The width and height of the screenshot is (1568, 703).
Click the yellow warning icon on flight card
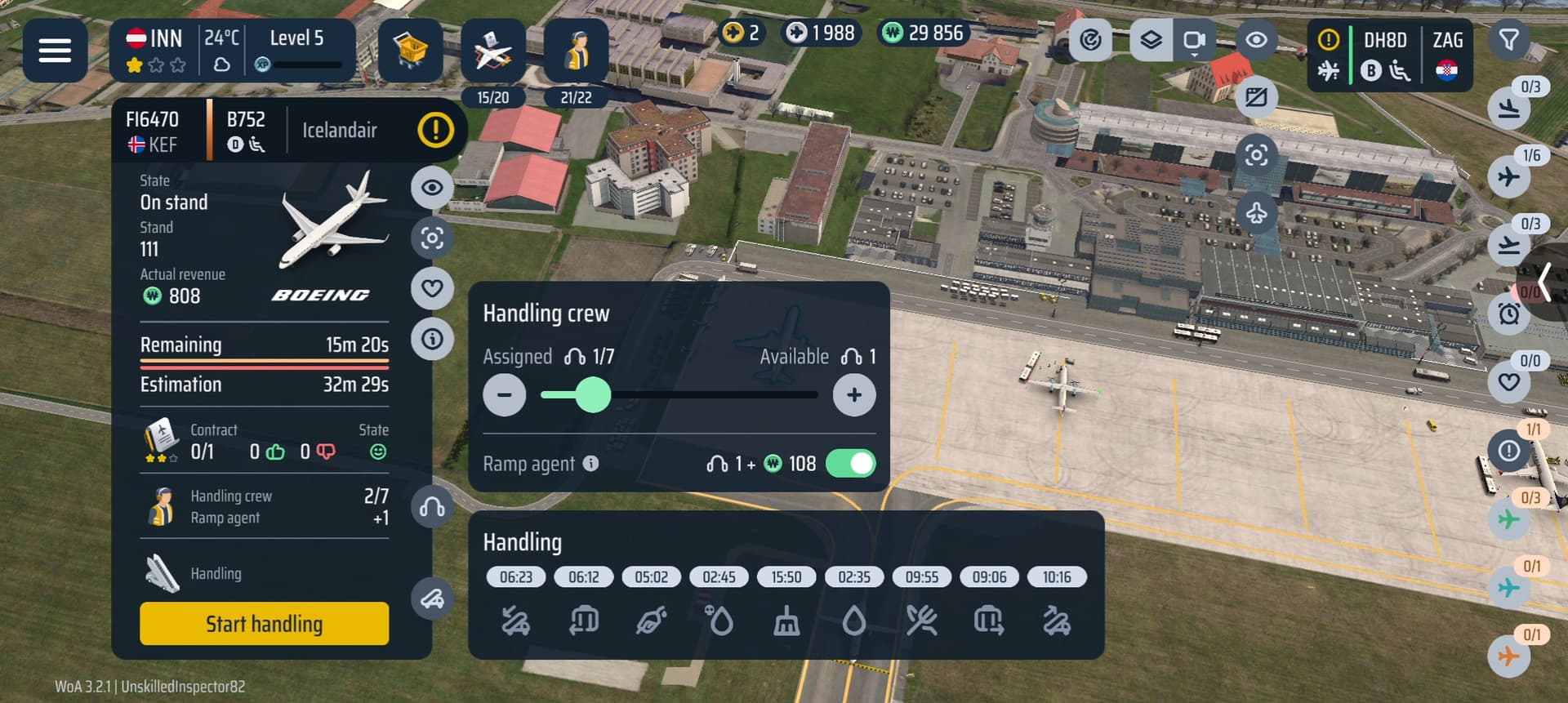click(435, 130)
